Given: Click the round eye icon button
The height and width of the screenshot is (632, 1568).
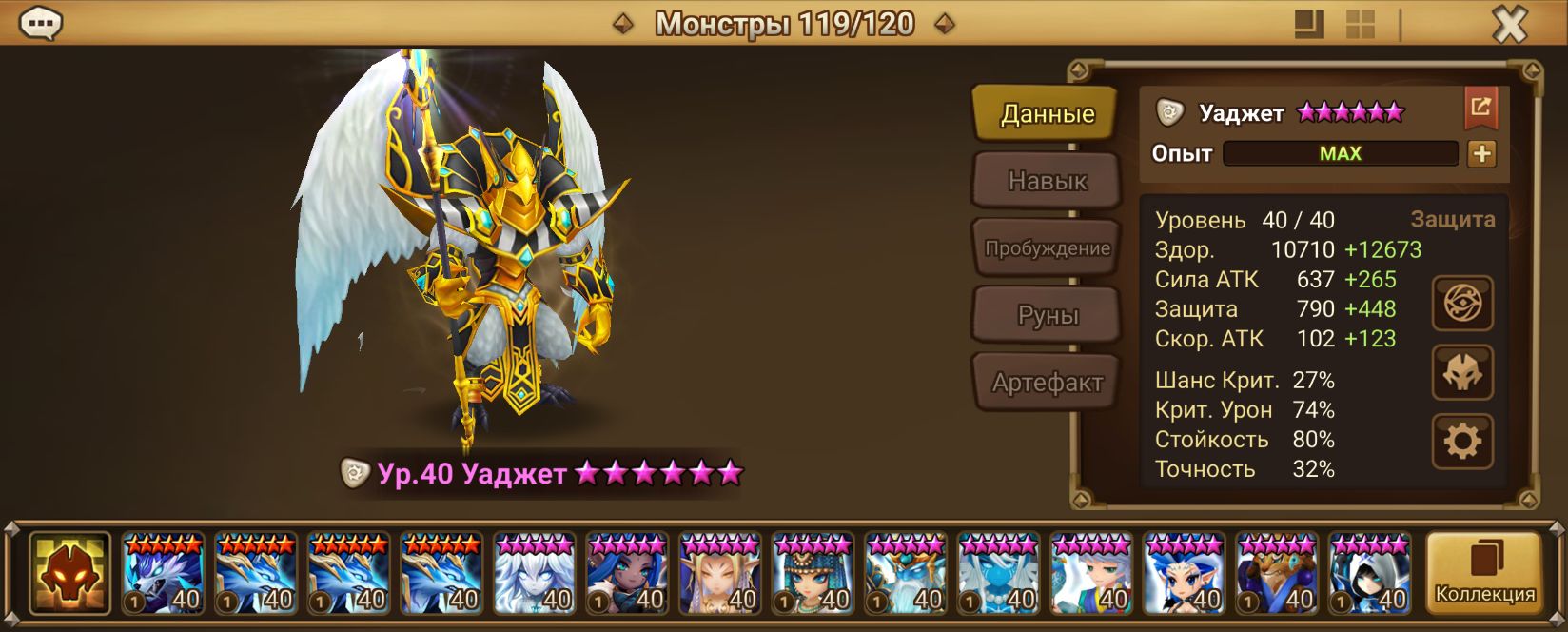Looking at the screenshot, I should [1462, 304].
